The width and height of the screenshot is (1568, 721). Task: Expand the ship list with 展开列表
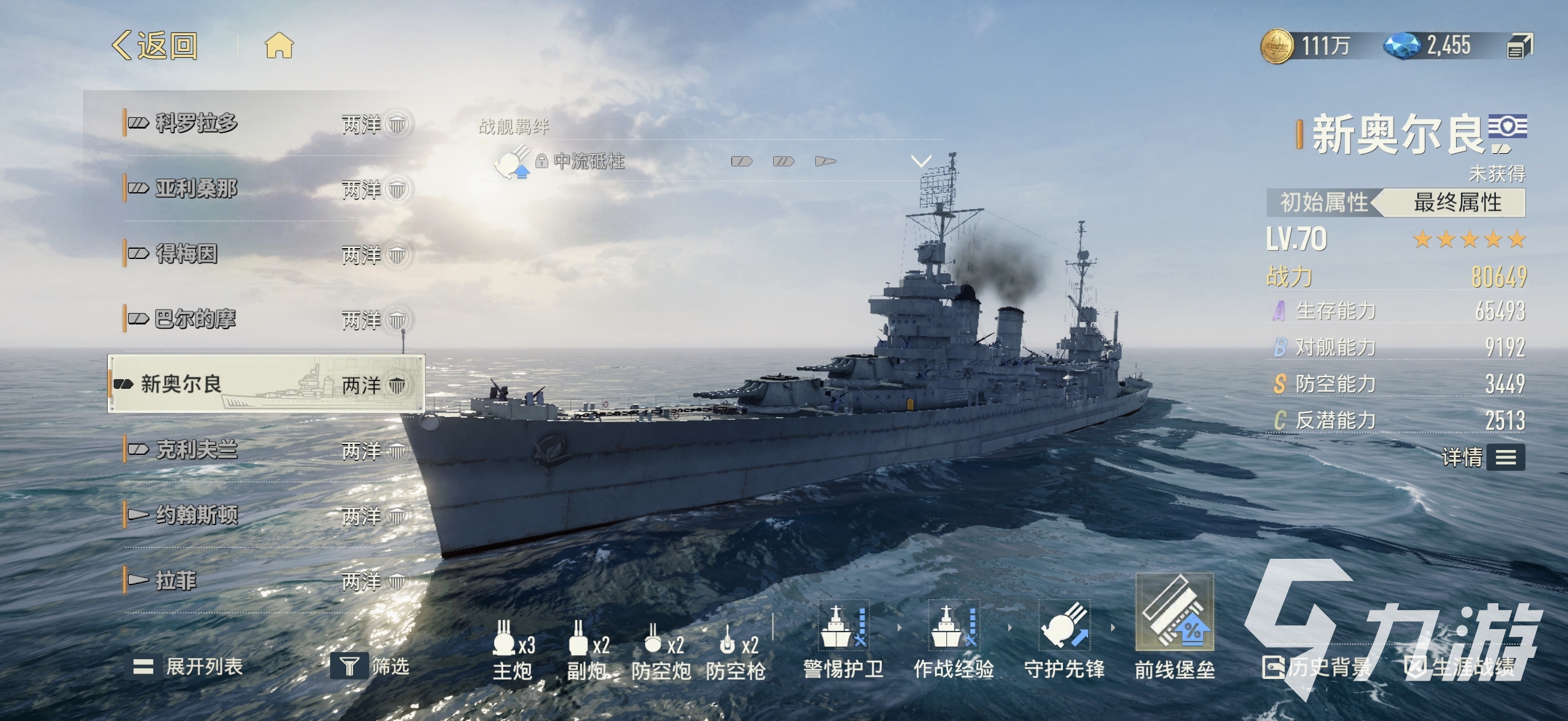point(189,666)
